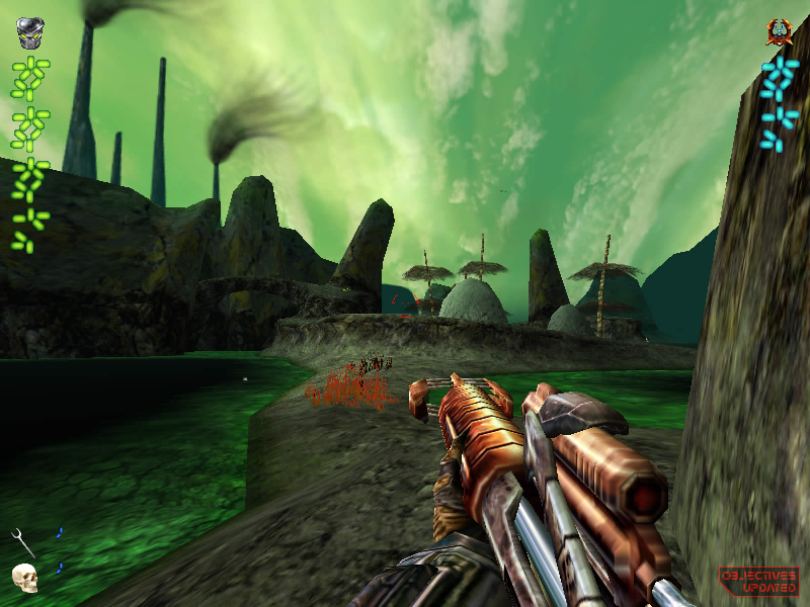Select the skull trophy icon

pos(25,577)
